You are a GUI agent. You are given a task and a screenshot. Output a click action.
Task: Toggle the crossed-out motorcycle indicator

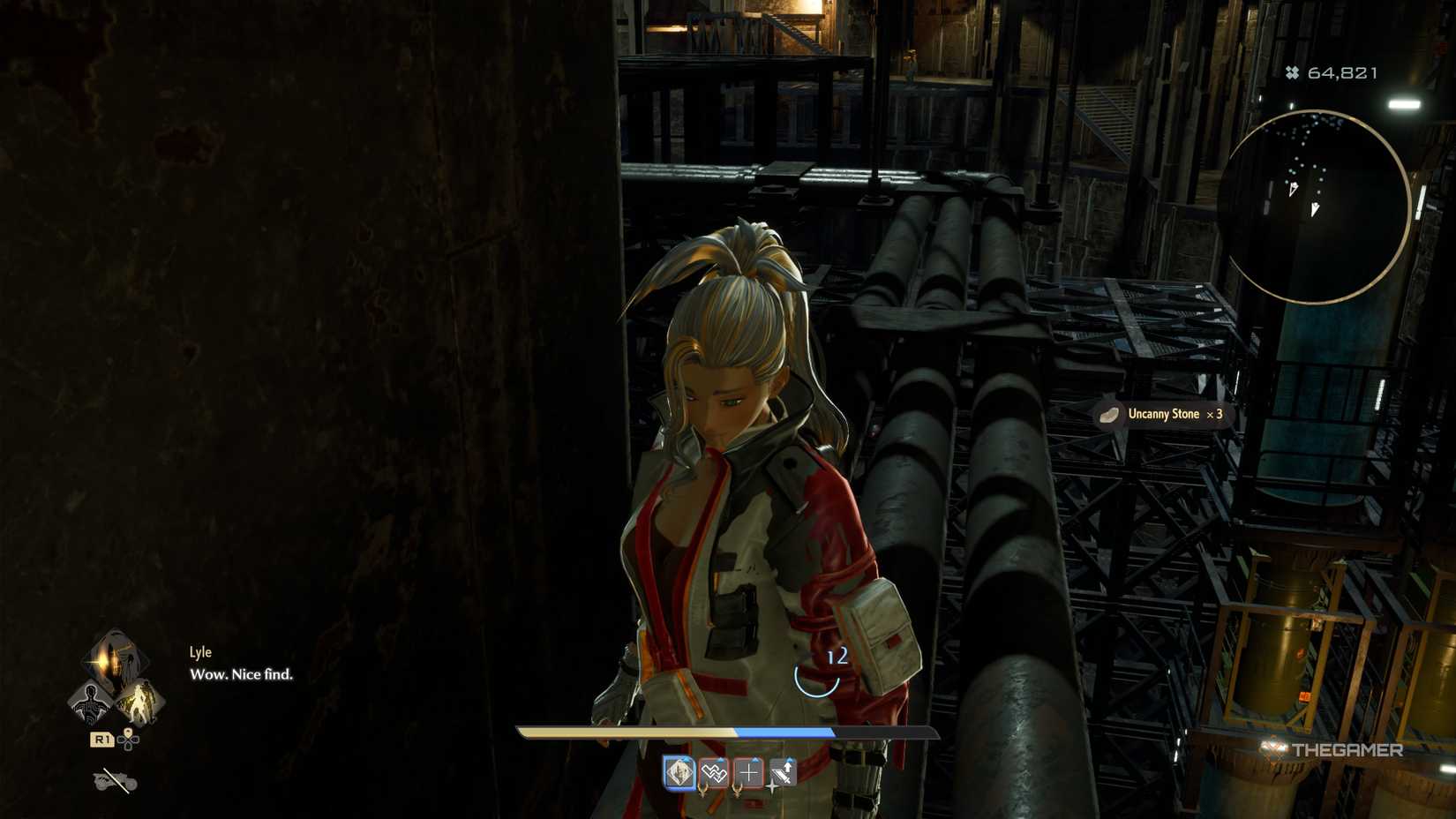[114, 781]
